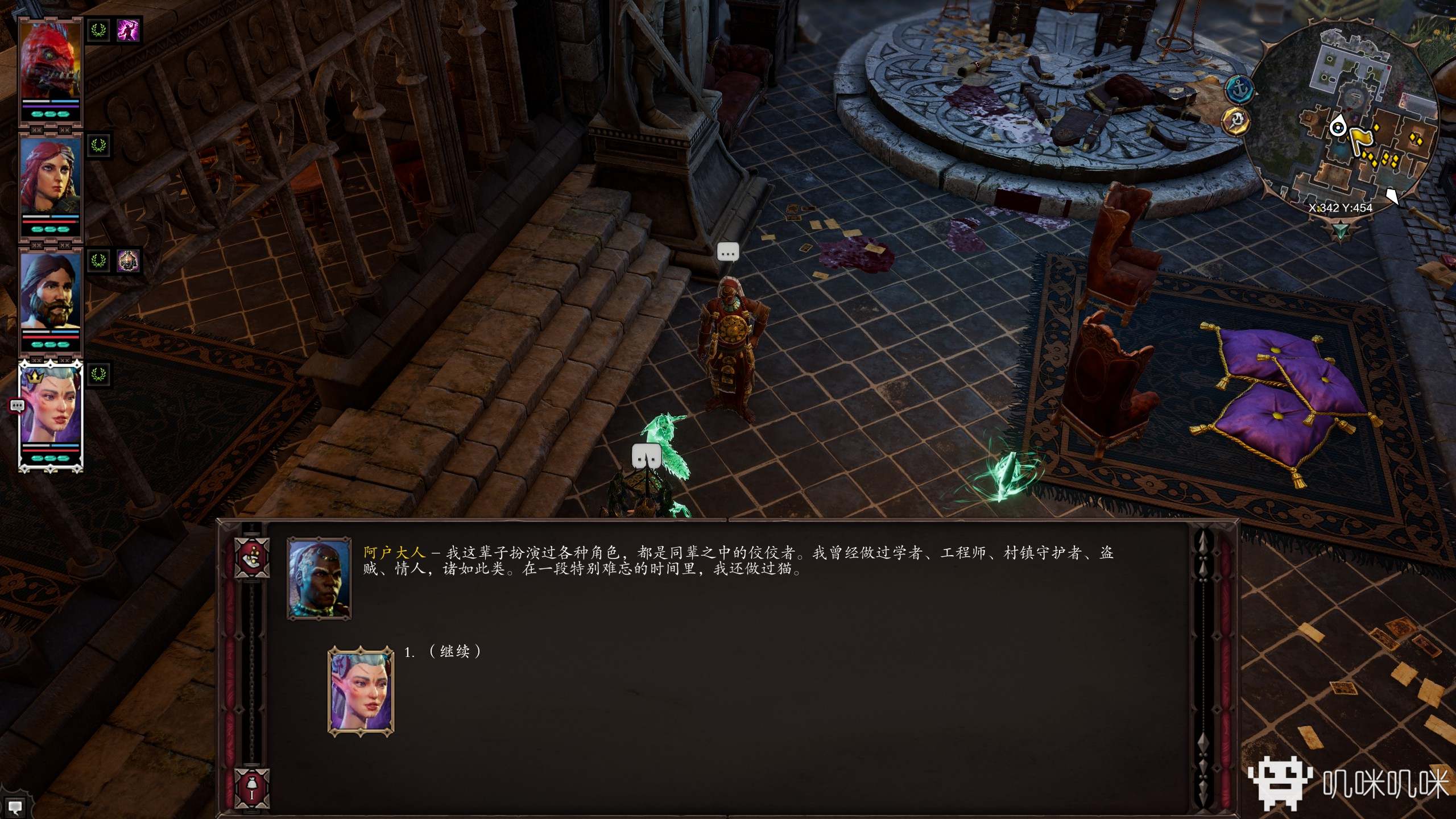Inspect the armored status icon beside the bearded man

click(x=128, y=261)
